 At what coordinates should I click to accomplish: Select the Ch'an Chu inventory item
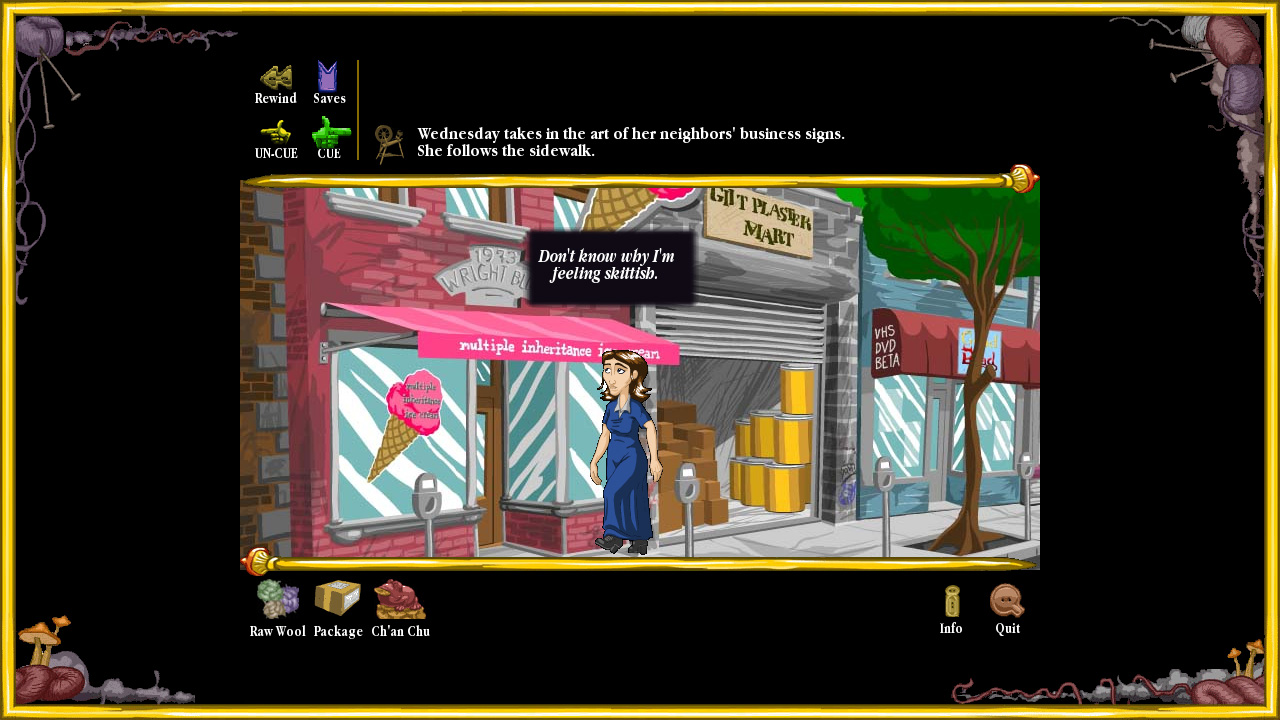399,601
